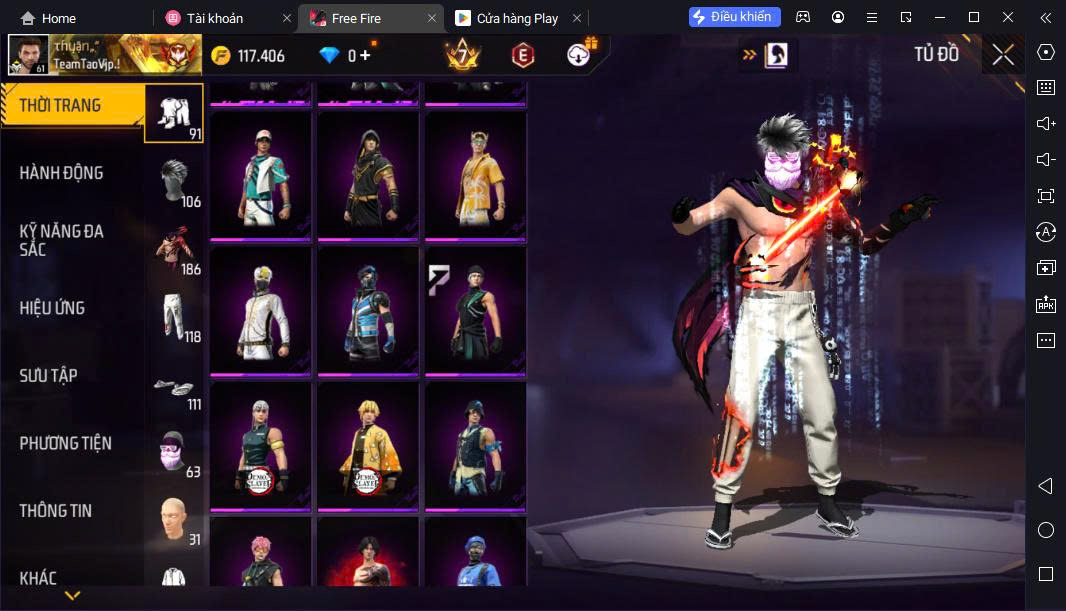Click the Điều khiển emulator button
Viewport: 1066px width, 611px height.
tap(734, 17)
